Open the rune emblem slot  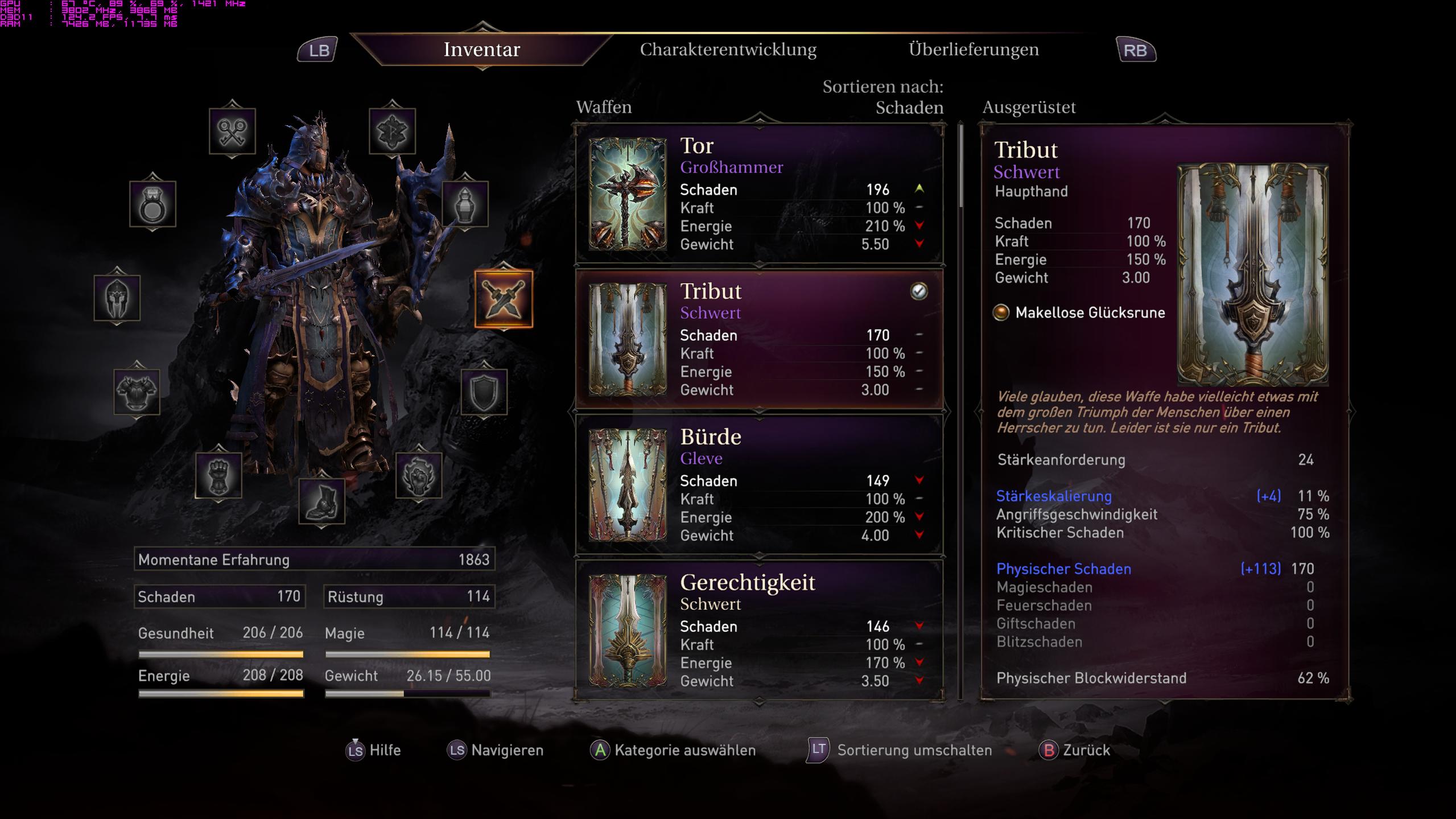tap(392, 131)
